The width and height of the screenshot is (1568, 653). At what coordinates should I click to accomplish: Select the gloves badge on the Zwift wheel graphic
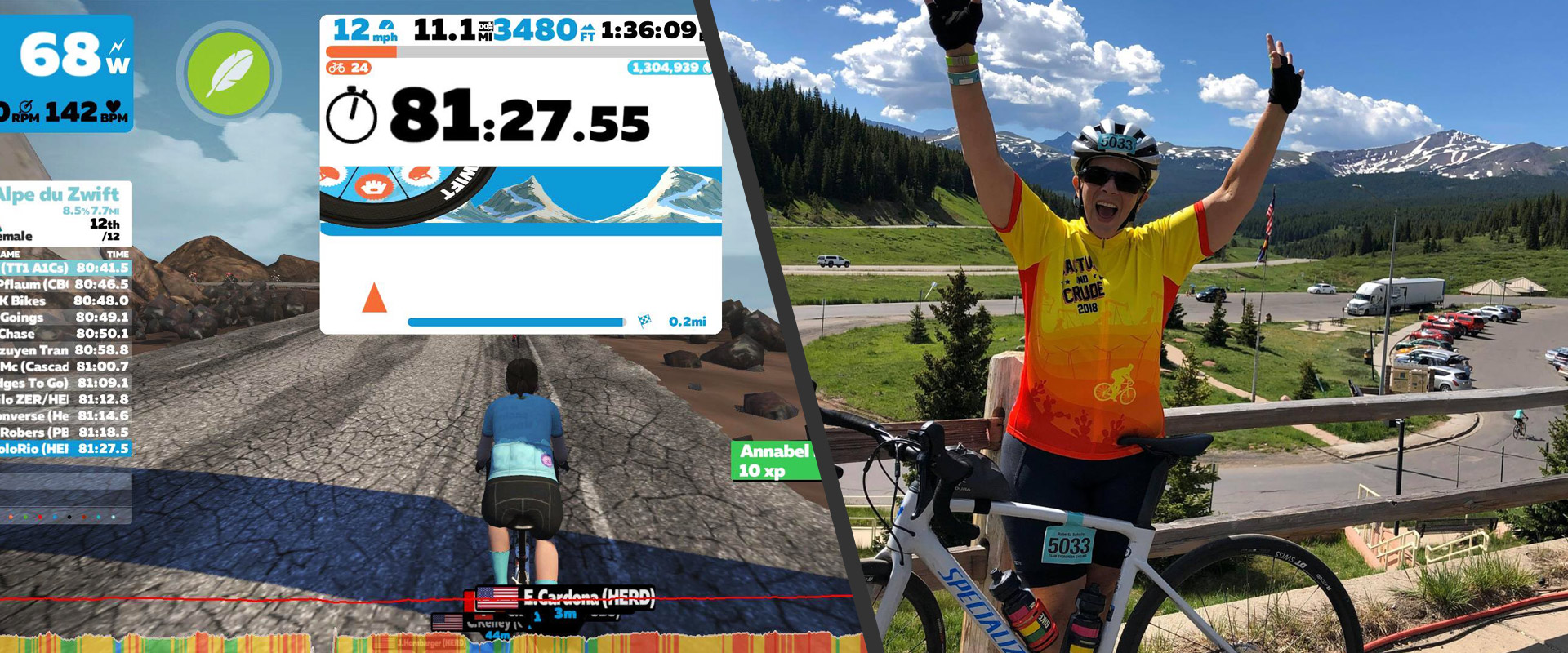373,185
